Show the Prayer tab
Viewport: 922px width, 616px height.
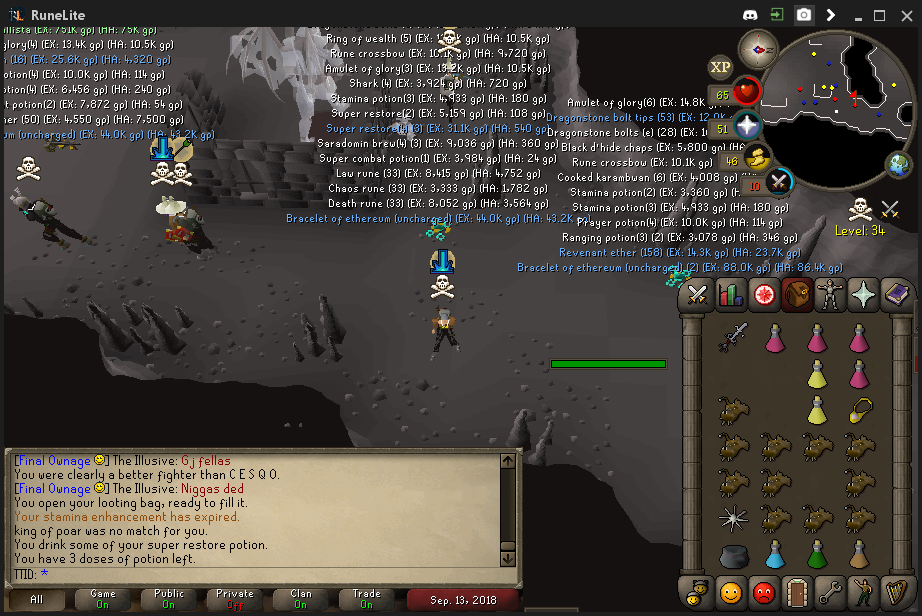click(862, 295)
